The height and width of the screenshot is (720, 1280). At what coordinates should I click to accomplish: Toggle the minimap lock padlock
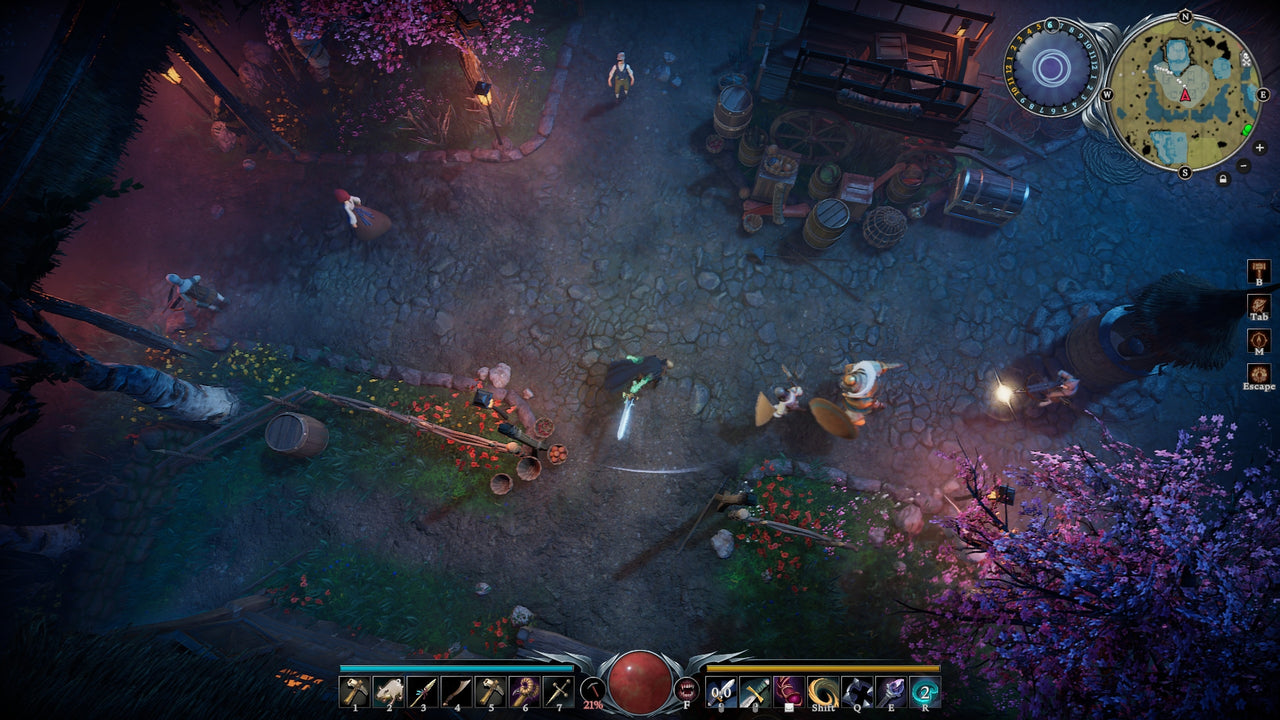1223,178
